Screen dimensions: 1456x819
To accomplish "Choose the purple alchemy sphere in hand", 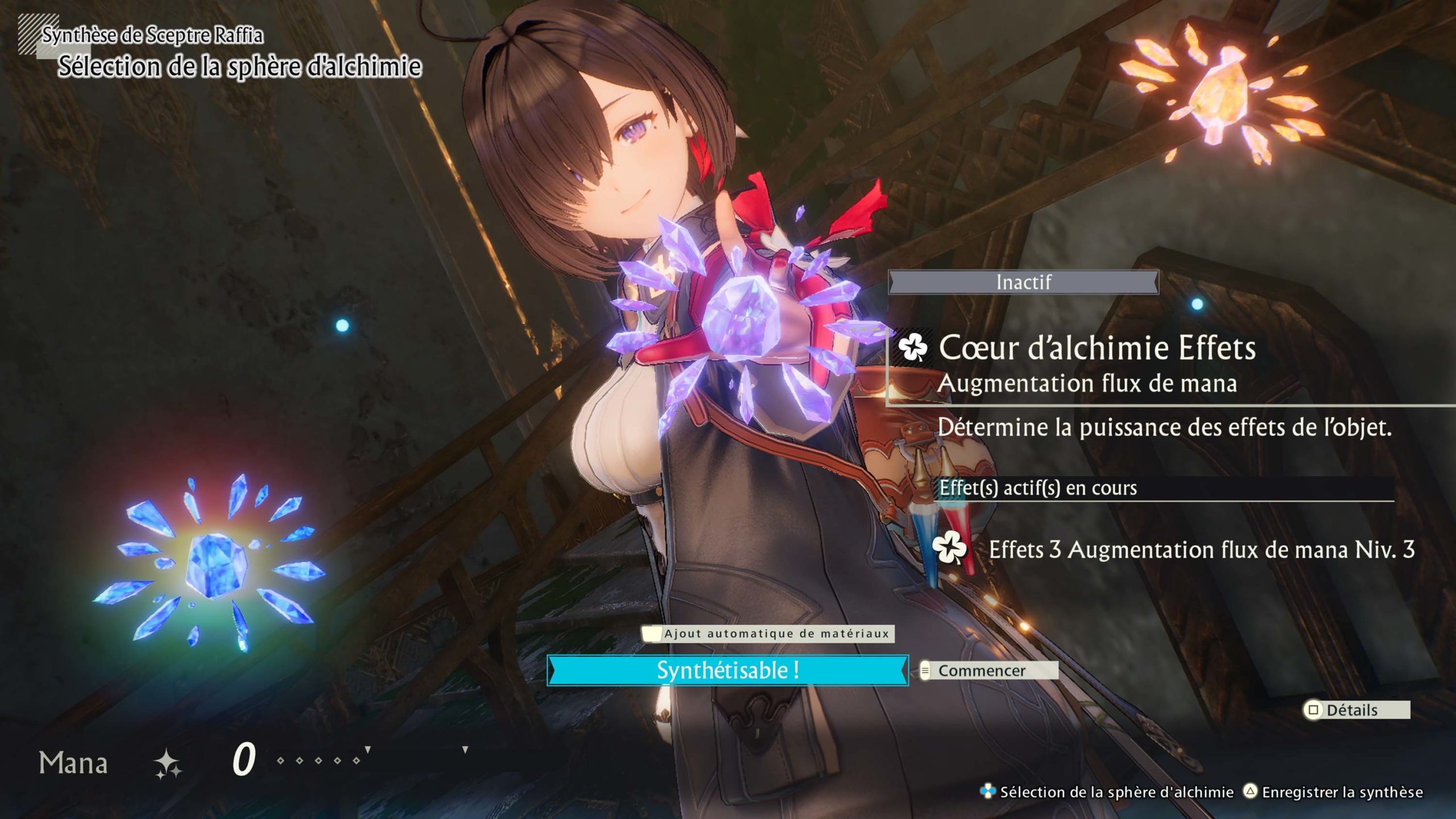I will [739, 318].
